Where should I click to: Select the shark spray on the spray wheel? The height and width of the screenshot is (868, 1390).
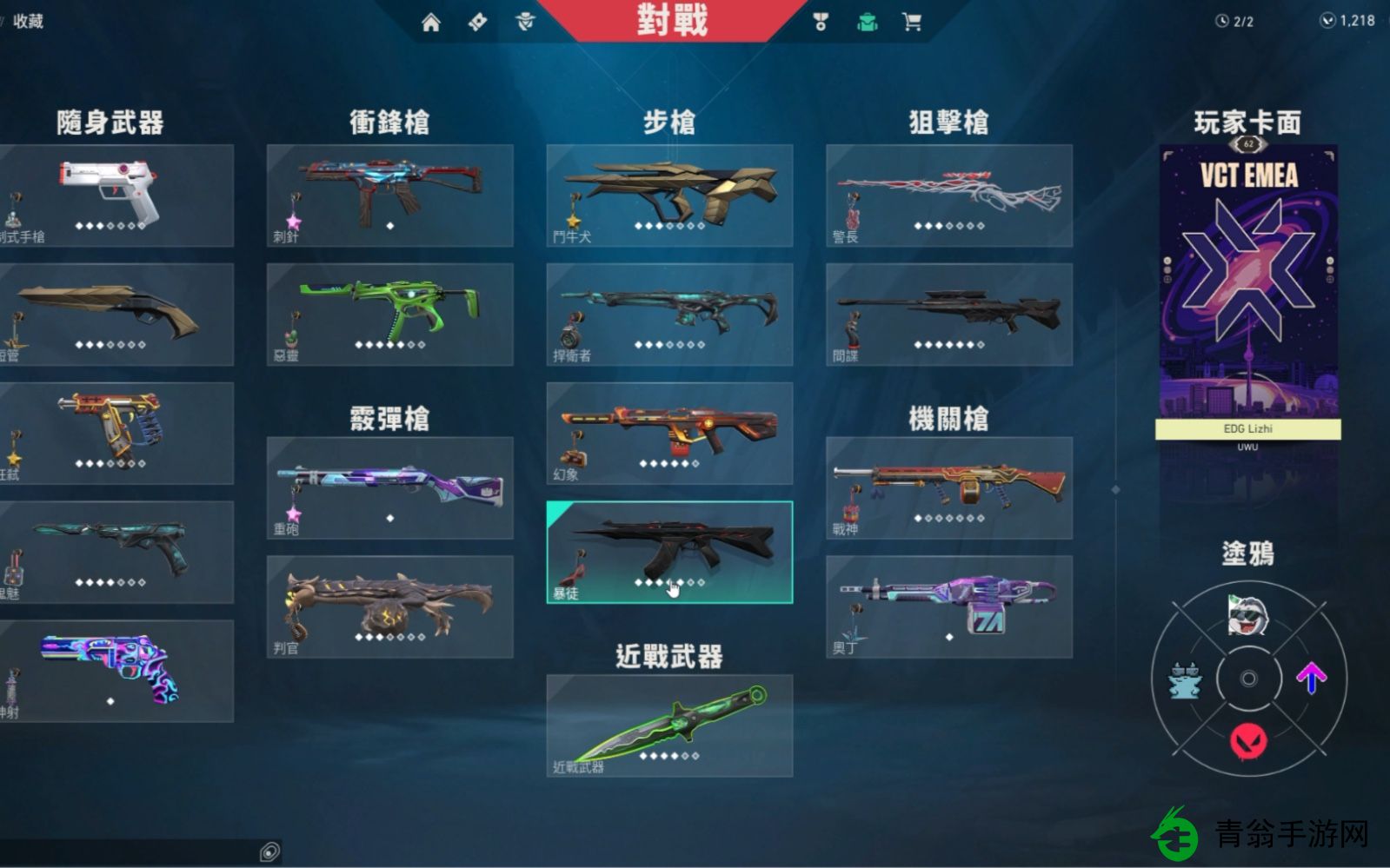click(x=1248, y=614)
